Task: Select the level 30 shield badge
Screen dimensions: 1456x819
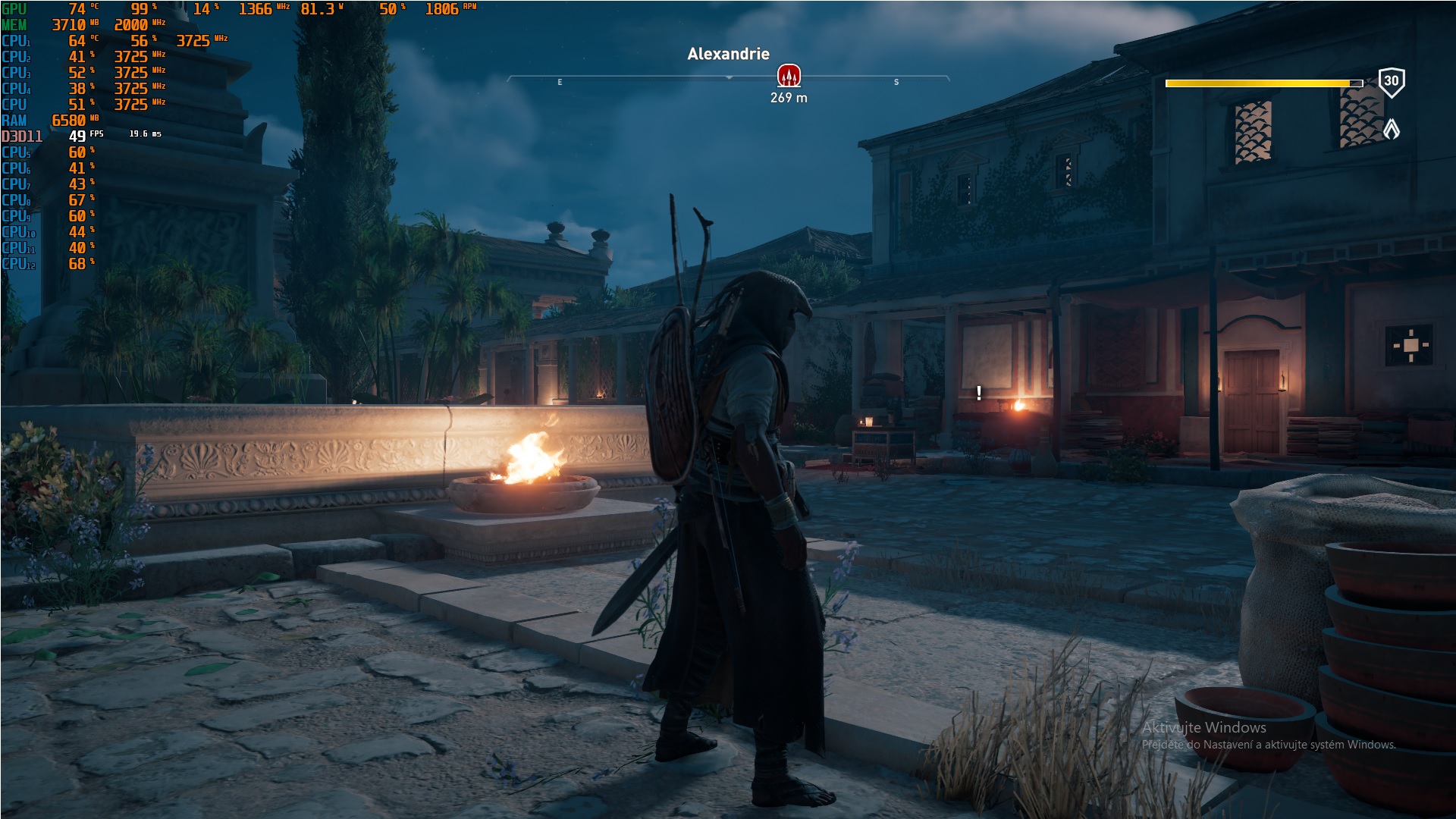Action: pos(1391,82)
